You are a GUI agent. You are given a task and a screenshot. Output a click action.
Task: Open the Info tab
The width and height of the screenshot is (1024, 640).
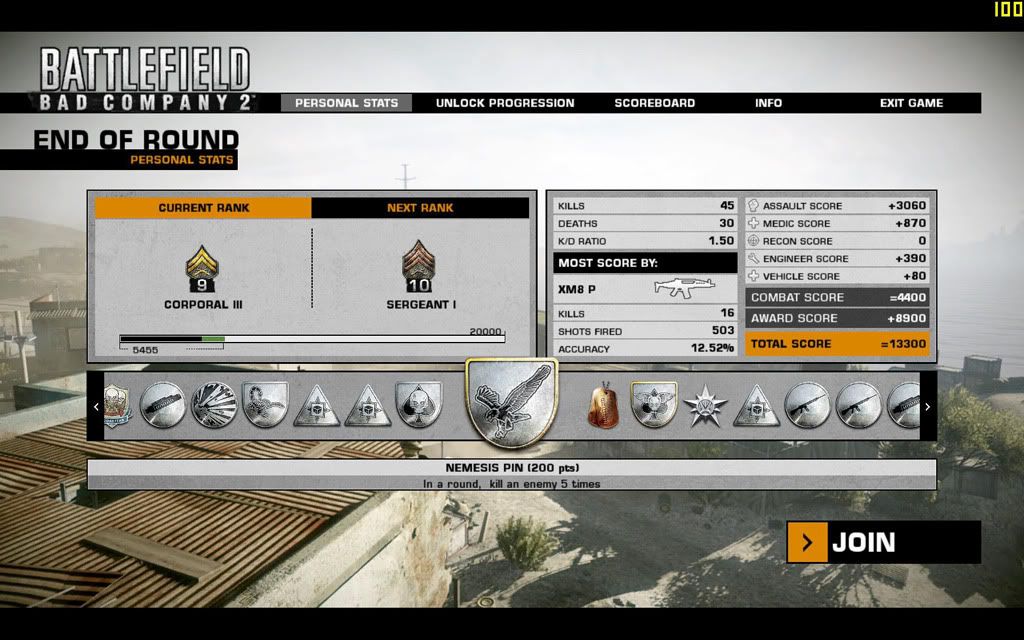(769, 103)
